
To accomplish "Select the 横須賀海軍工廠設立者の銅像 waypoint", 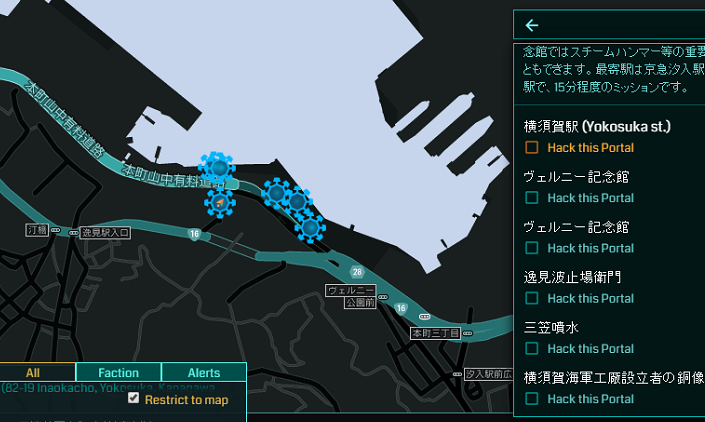I will coord(613,377).
